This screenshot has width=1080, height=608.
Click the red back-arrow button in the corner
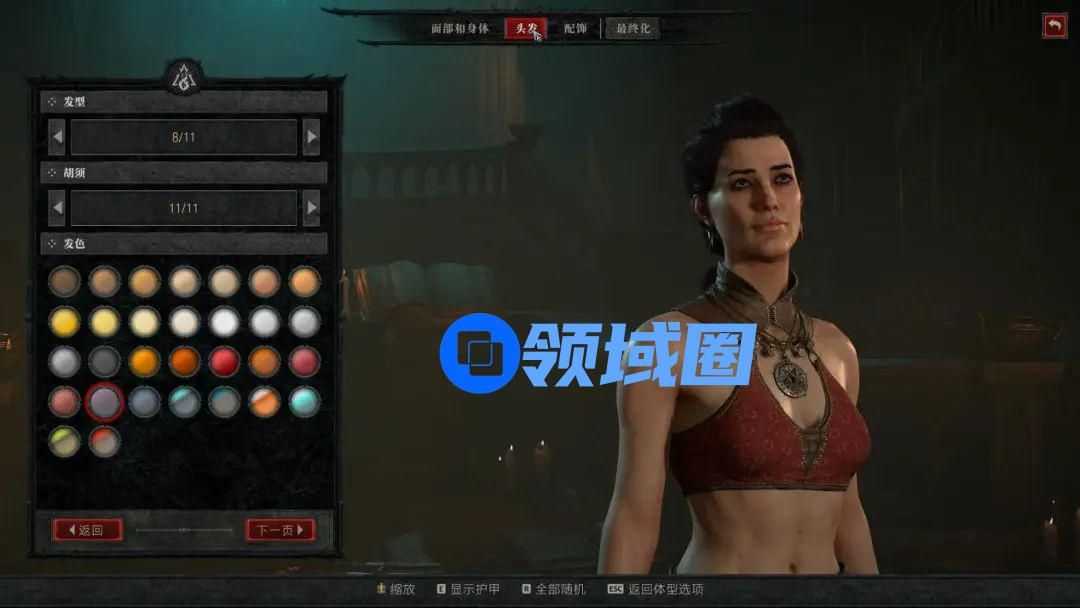coord(1055,26)
